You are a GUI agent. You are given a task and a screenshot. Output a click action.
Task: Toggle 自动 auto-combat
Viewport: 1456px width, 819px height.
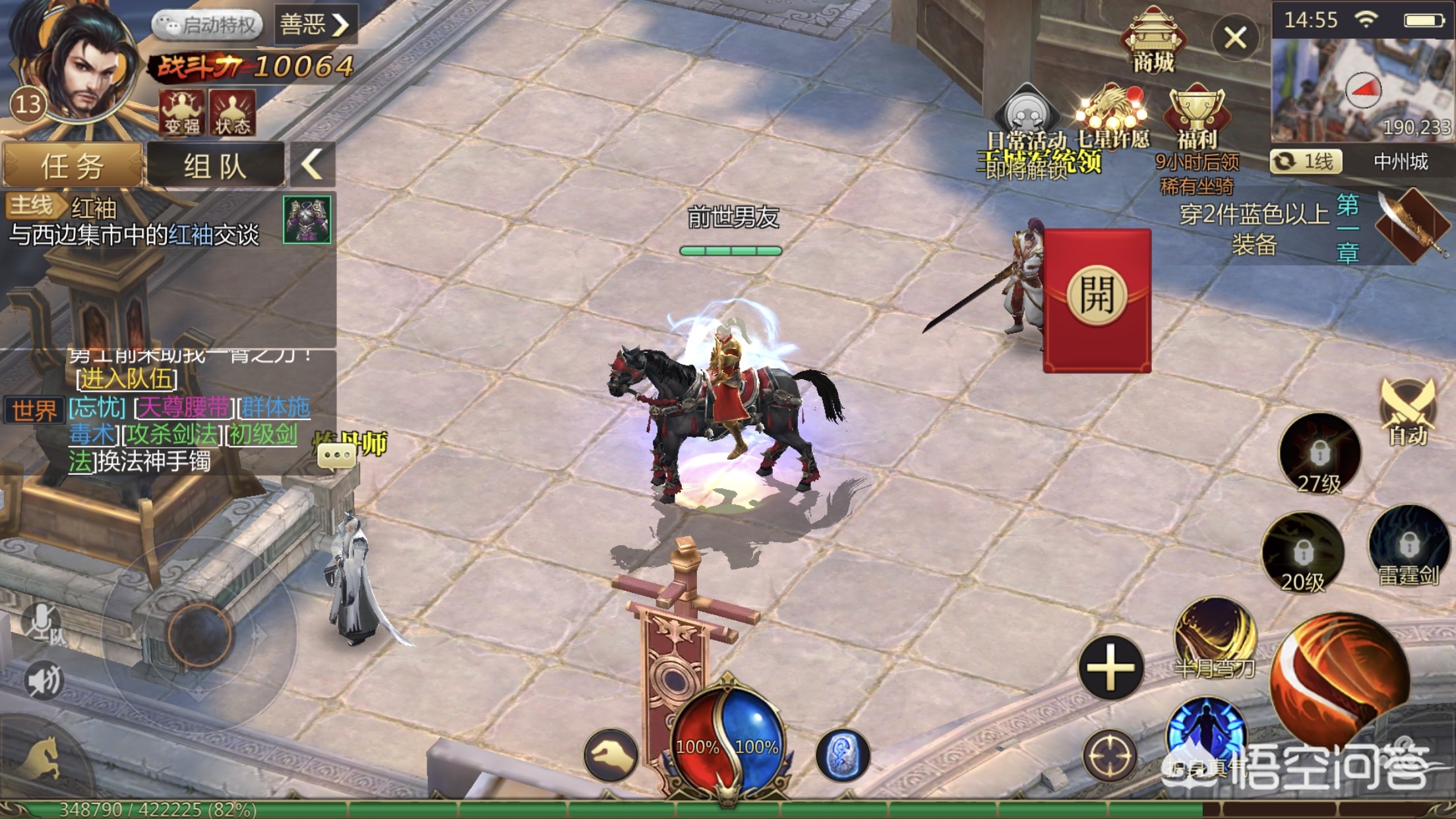1407,412
